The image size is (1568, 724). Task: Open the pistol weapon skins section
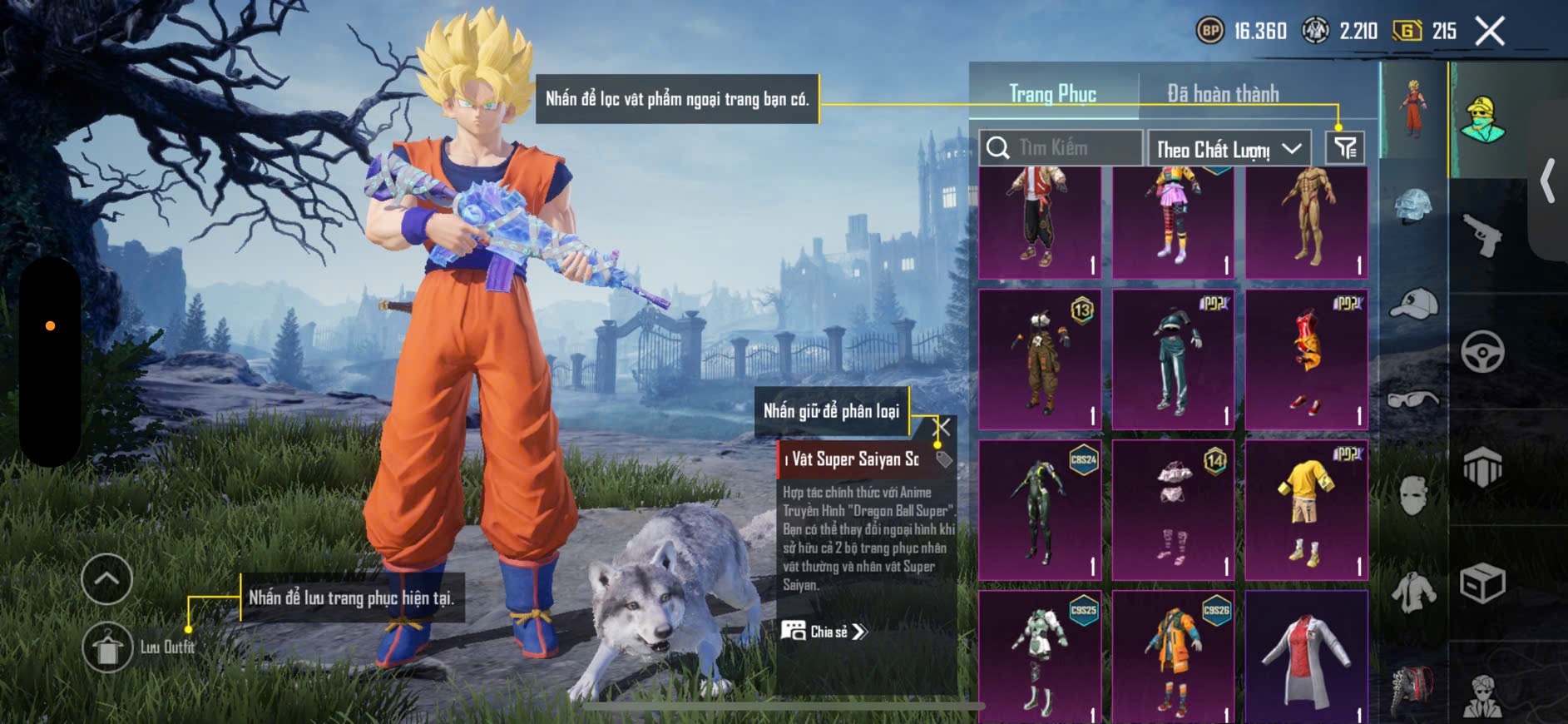[1482, 235]
